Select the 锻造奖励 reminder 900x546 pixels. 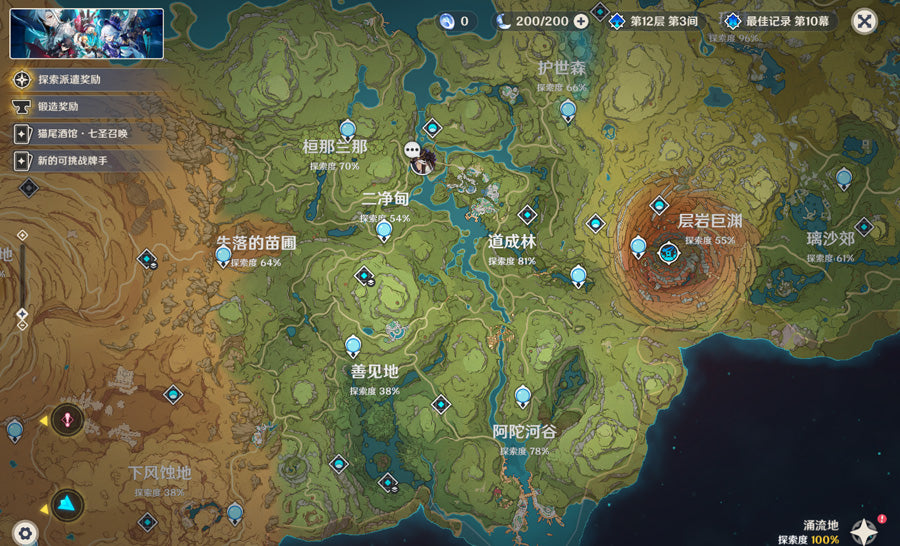62,106
